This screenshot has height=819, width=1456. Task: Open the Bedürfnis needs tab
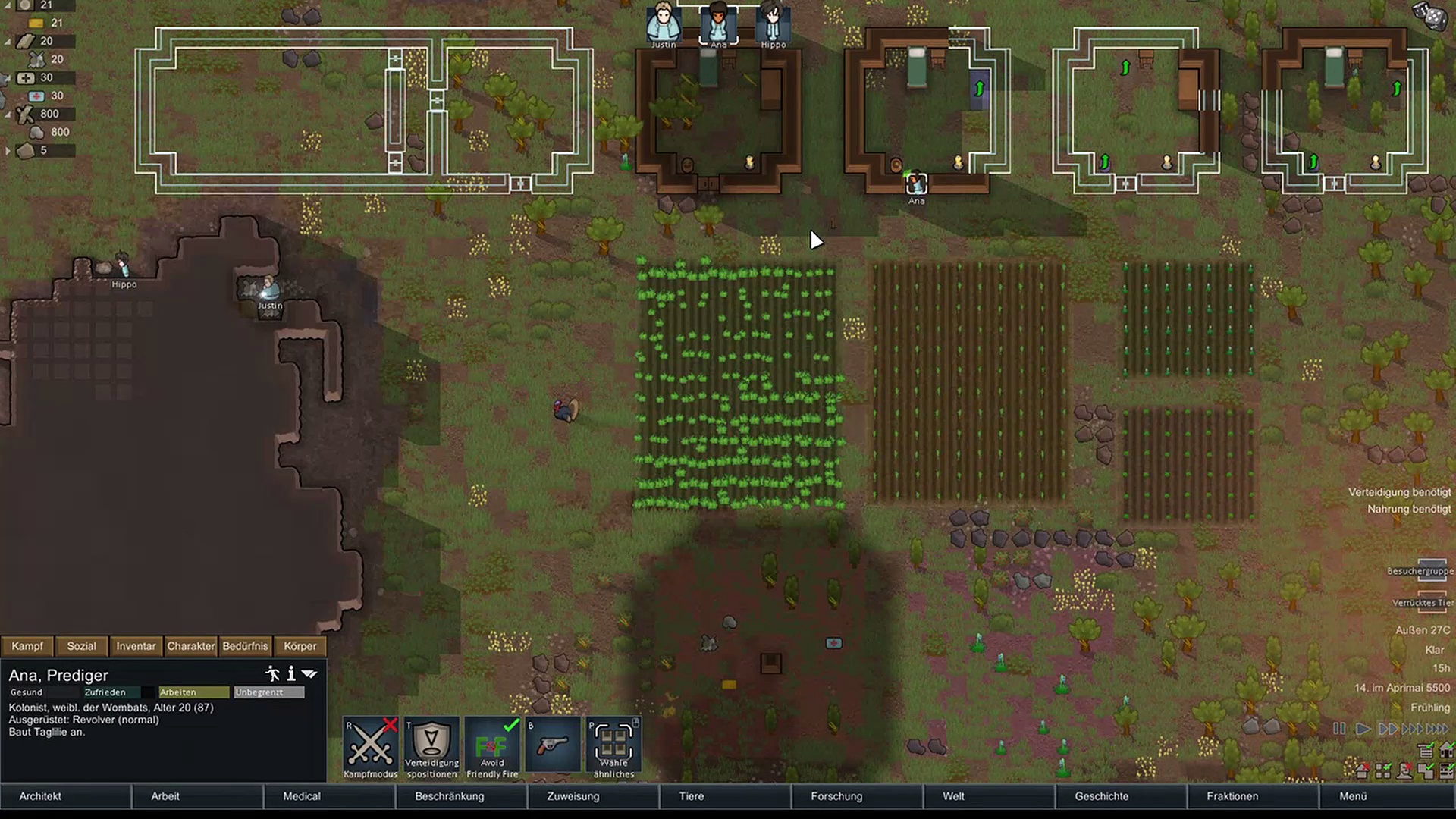245,646
